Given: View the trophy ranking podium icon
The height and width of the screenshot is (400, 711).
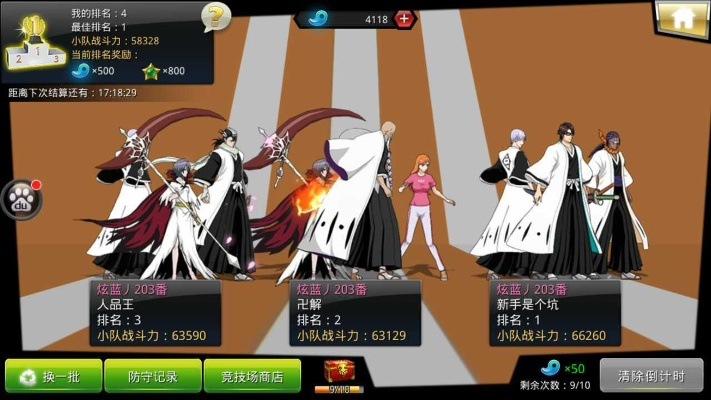Looking at the screenshot, I should (32, 42).
